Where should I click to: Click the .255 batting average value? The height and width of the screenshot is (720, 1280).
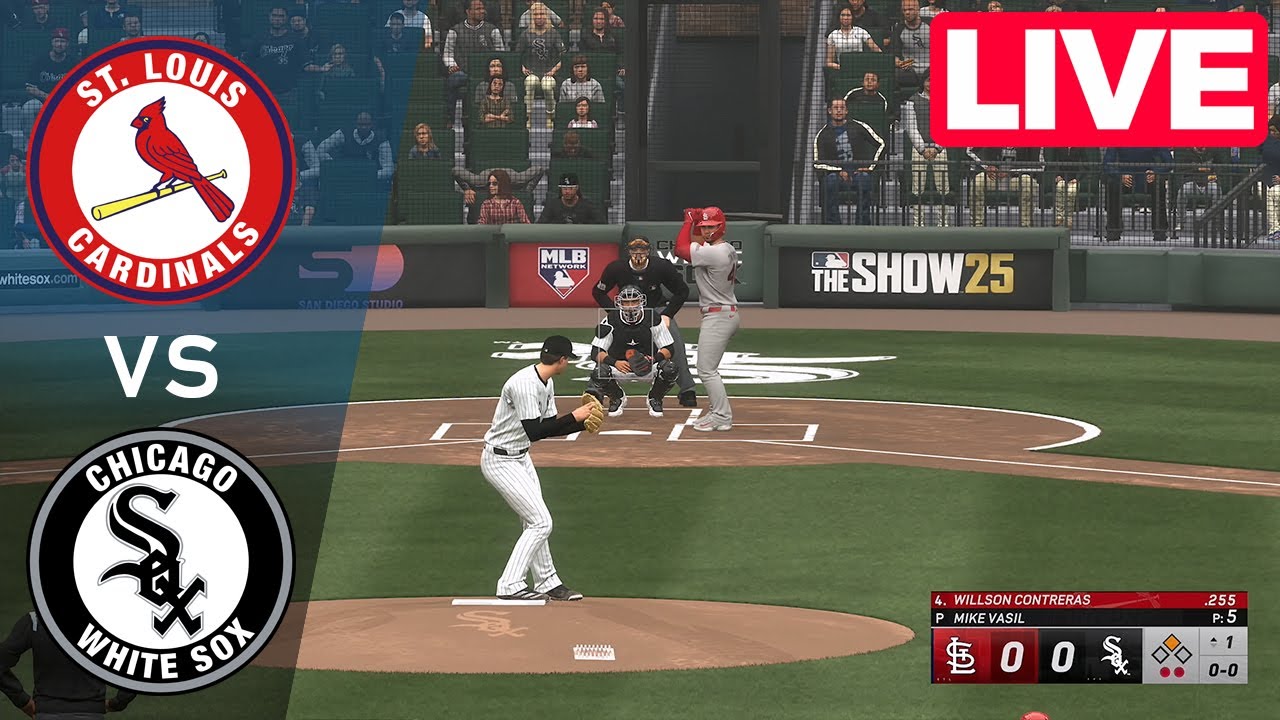[x=1219, y=600]
